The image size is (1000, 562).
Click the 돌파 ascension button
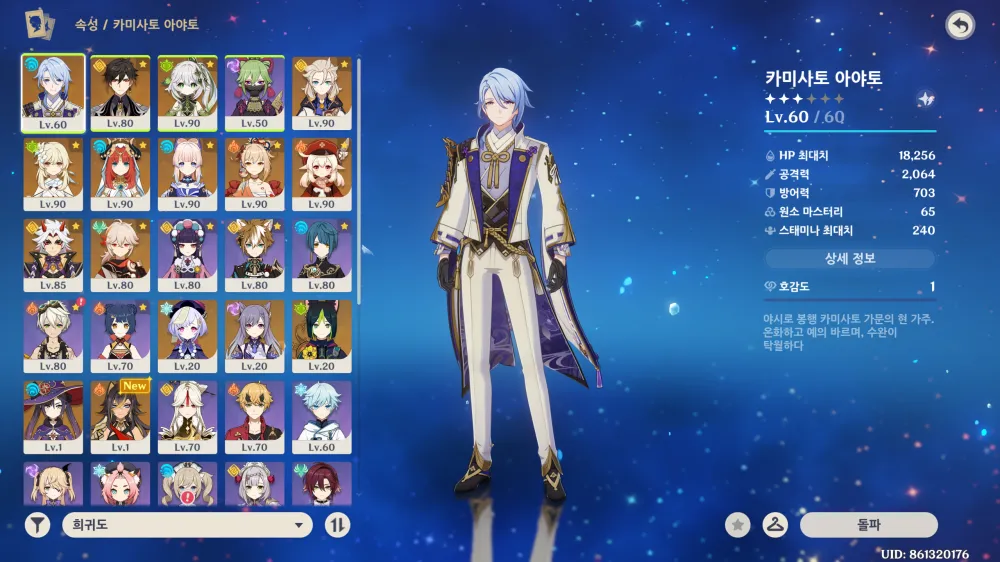coord(868,524)
